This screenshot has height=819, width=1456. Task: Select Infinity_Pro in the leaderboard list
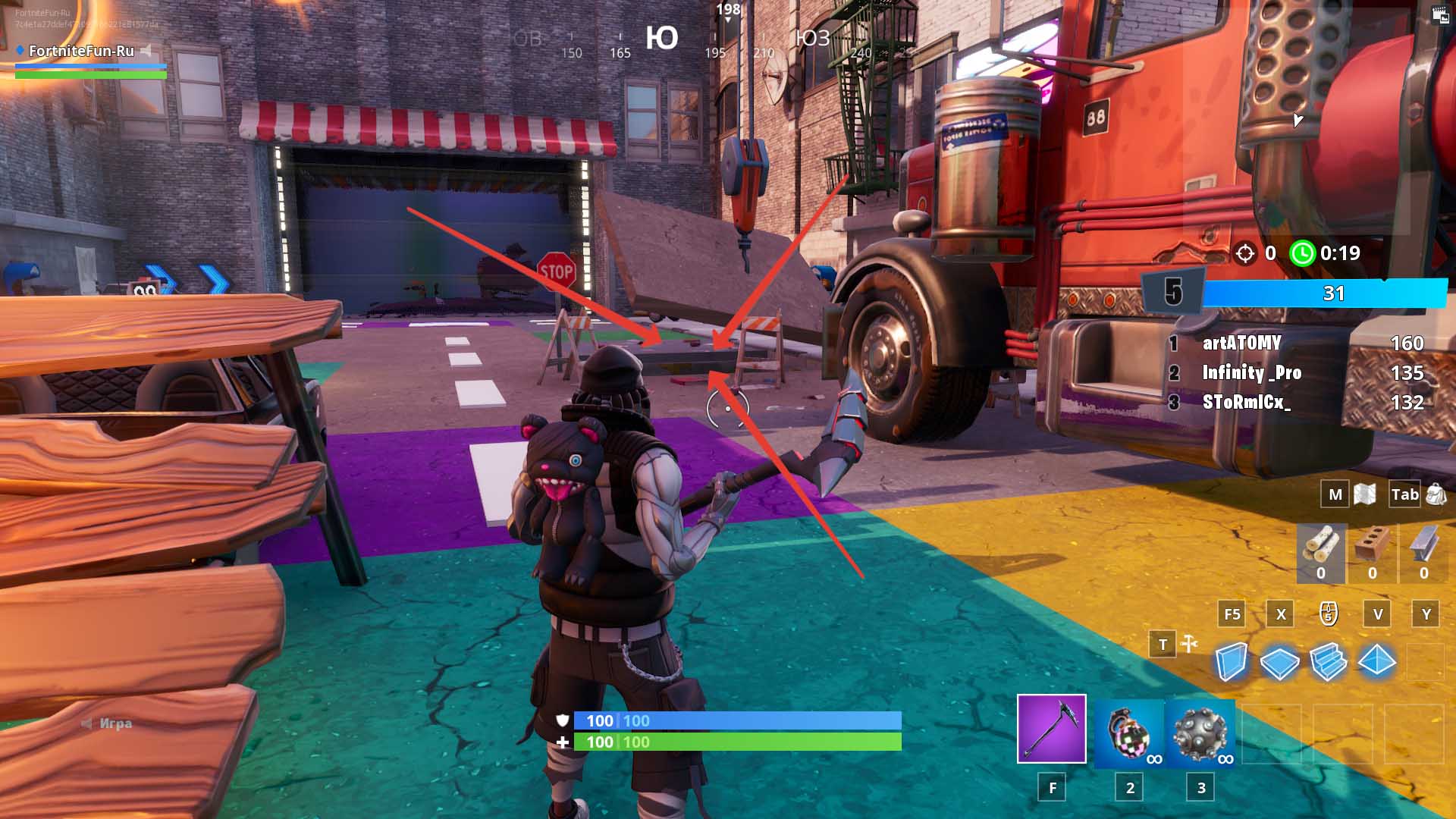coord(1251,373)
